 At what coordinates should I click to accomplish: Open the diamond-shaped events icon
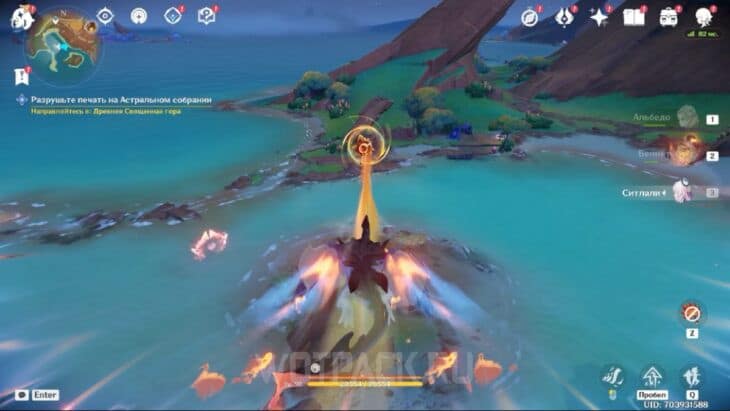tap(173, 16)
